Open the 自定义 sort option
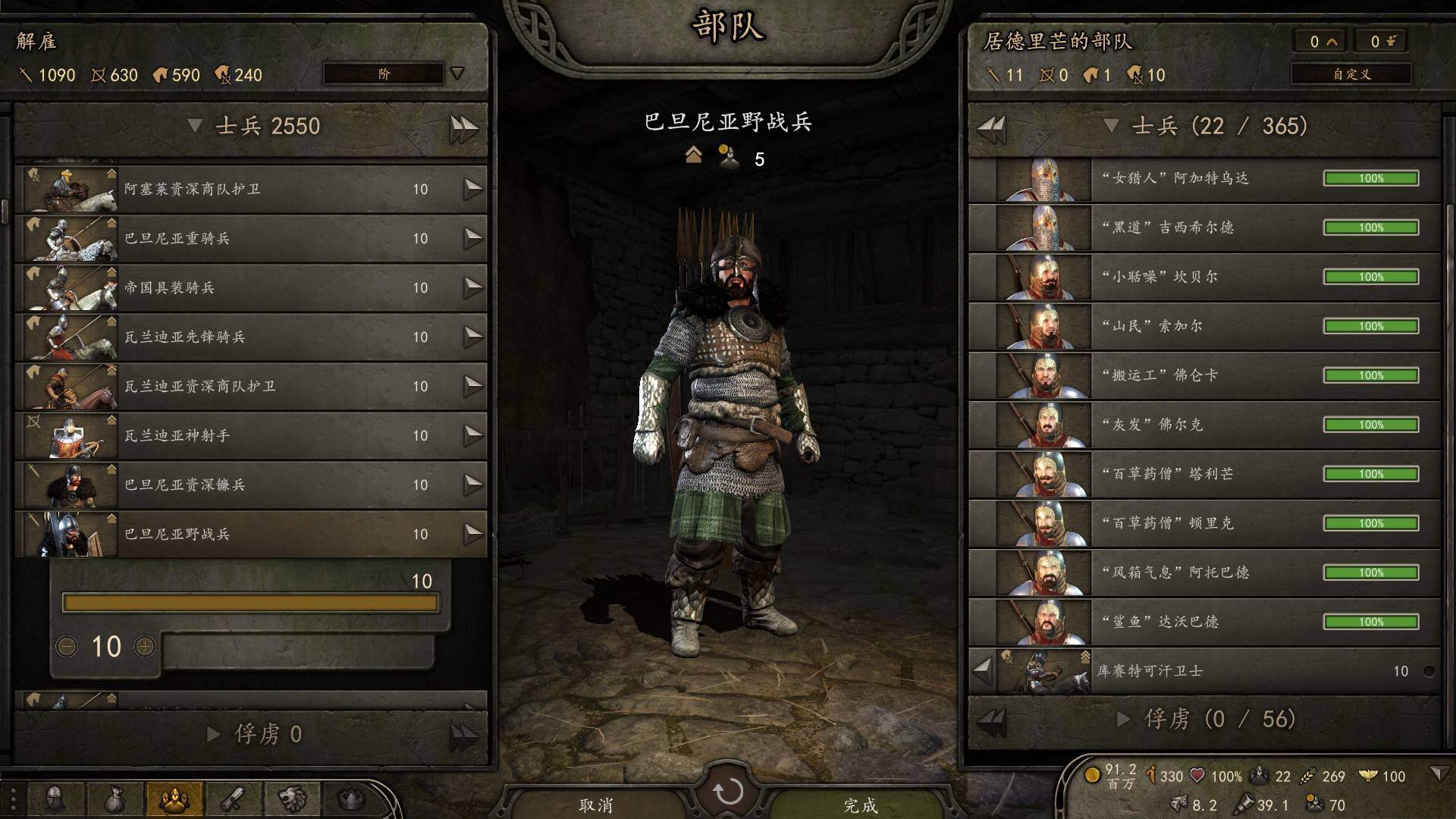Viewport: 1456px width, 819px height. coord(1351,74)
